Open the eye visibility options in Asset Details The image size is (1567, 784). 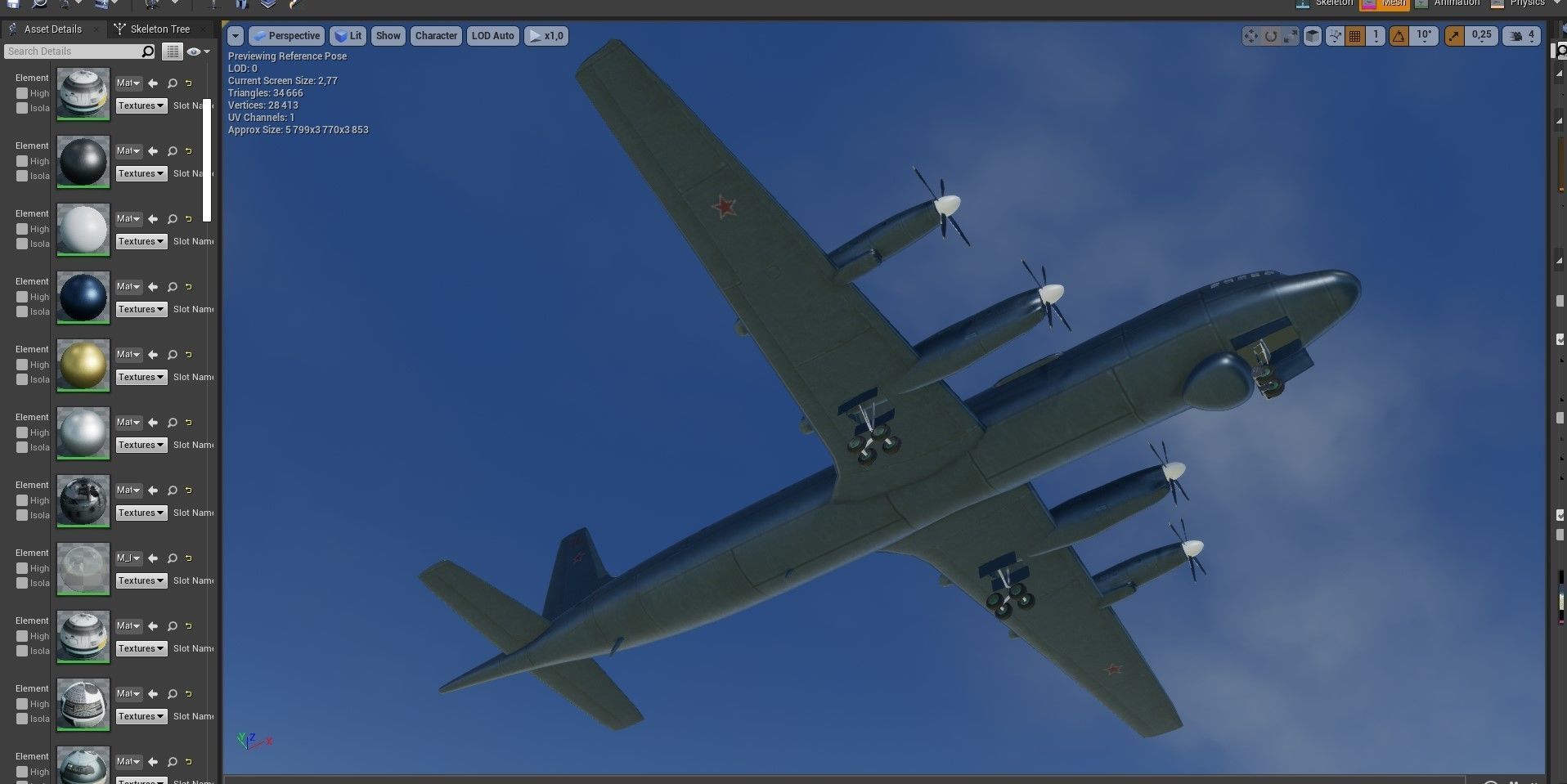(x=195, y=51)
